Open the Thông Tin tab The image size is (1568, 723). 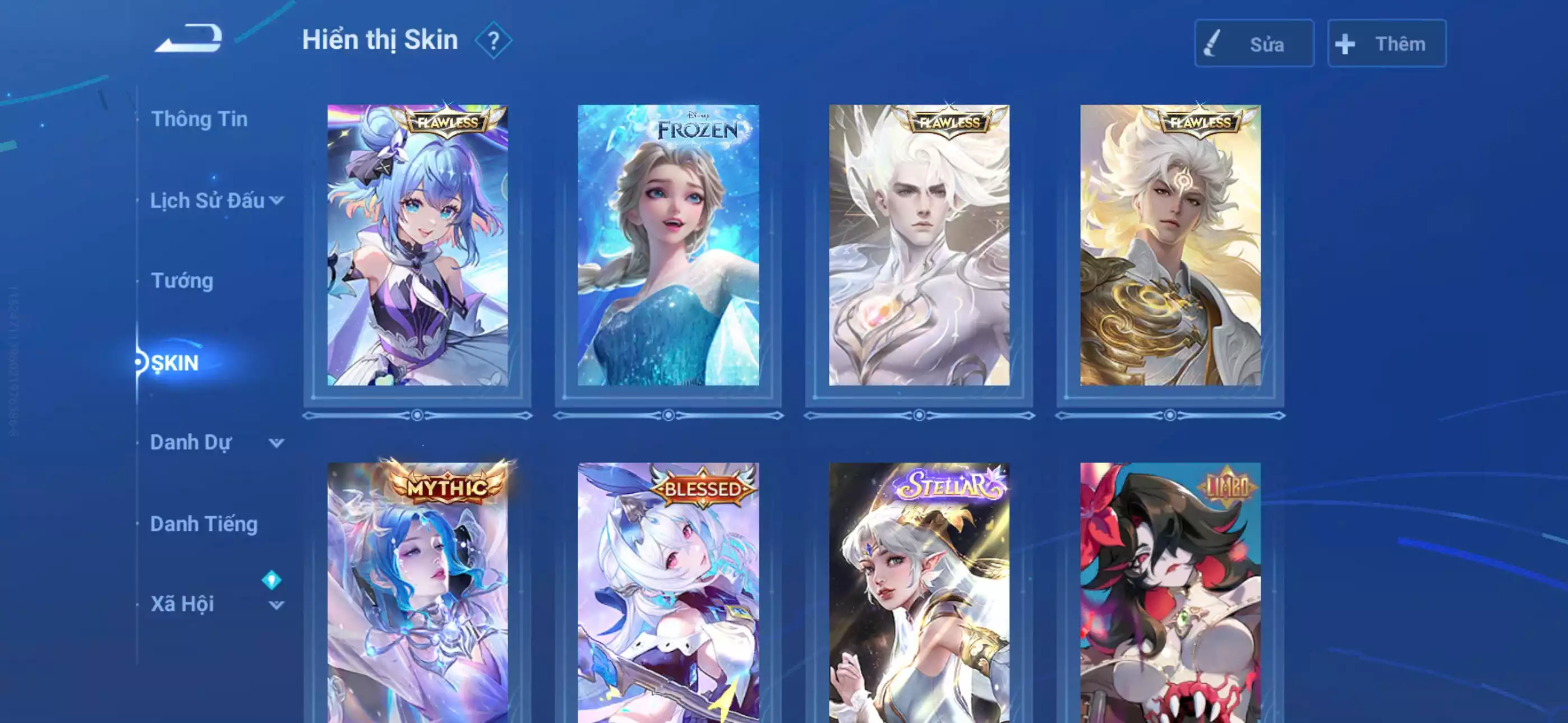201,119
